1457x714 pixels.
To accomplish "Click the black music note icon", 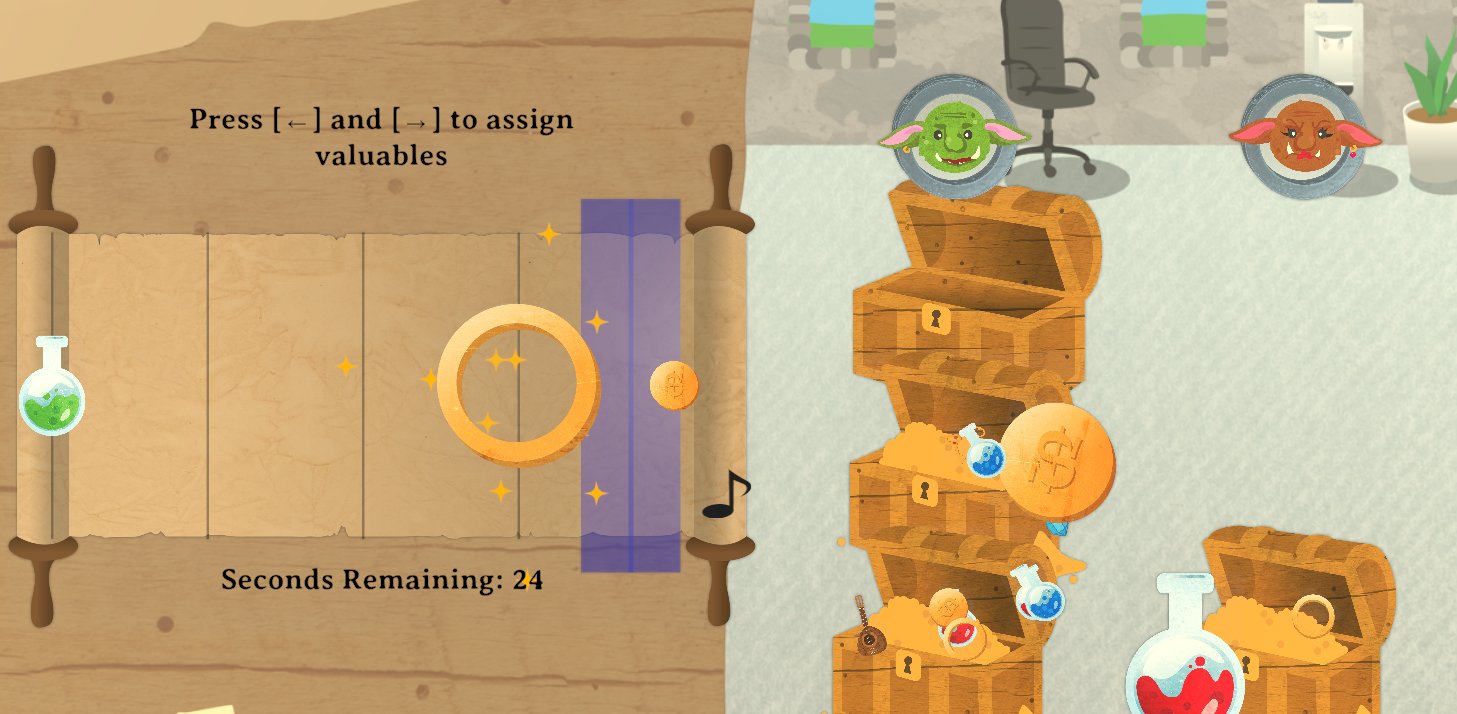I will click(x=727, y=496).
